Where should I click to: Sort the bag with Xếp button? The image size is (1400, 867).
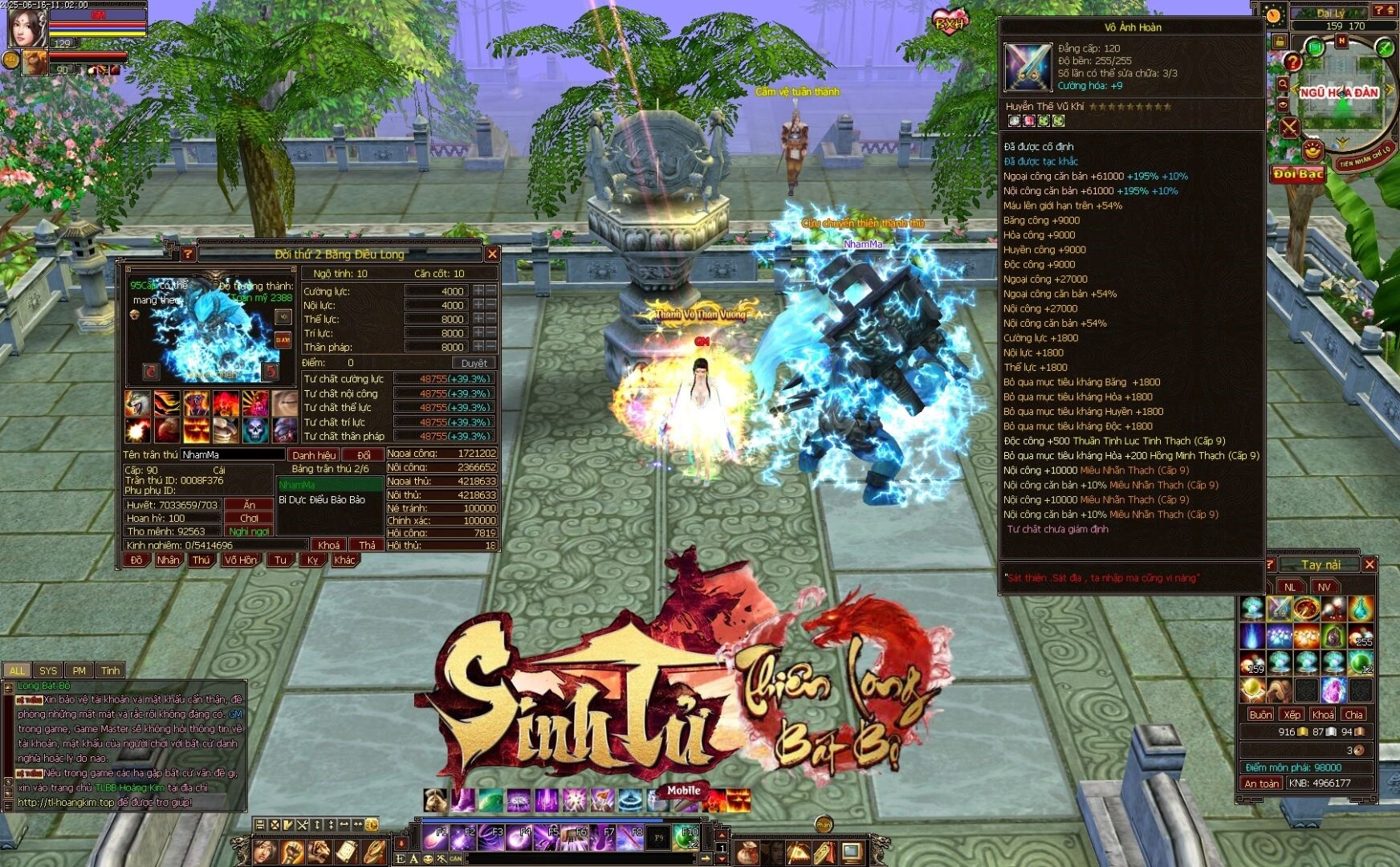click(1292, 714)
